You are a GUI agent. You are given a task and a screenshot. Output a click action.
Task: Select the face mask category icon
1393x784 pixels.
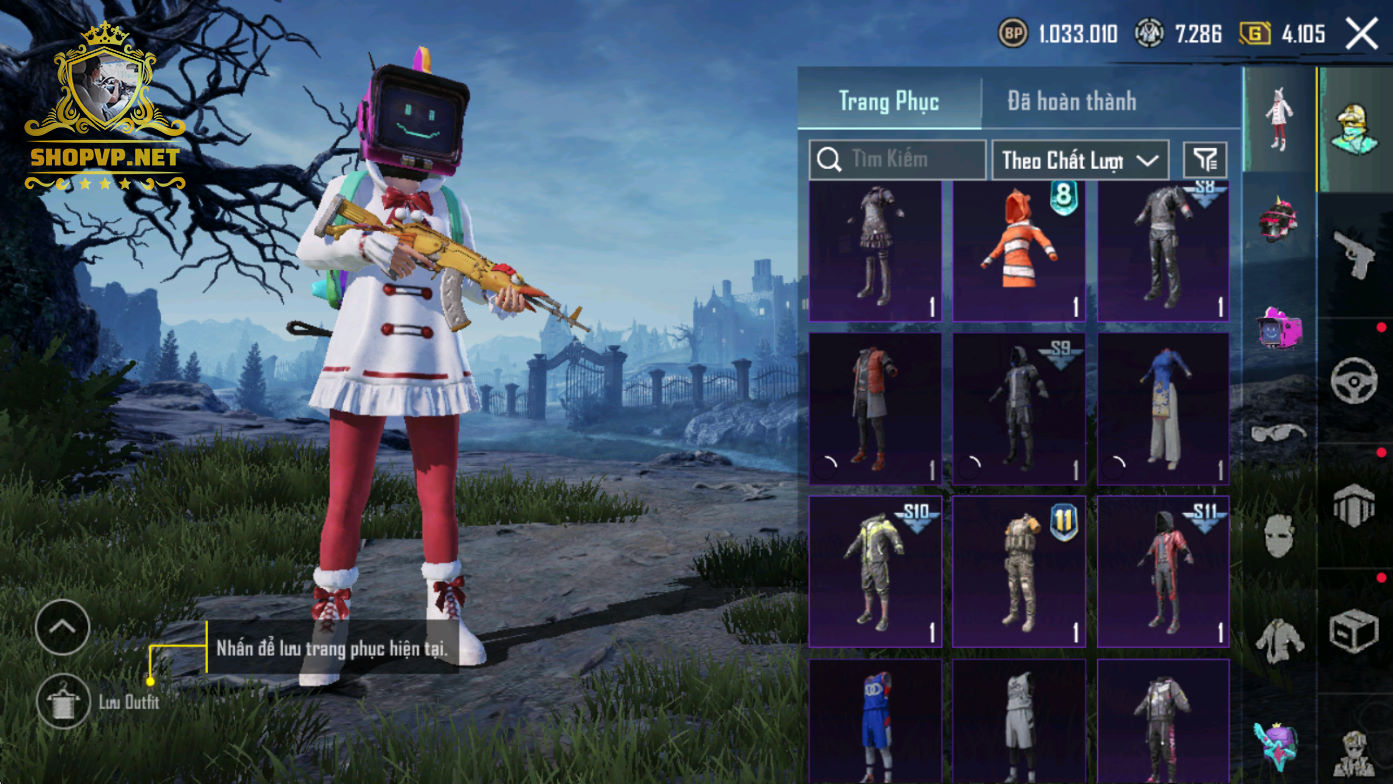1279,536
